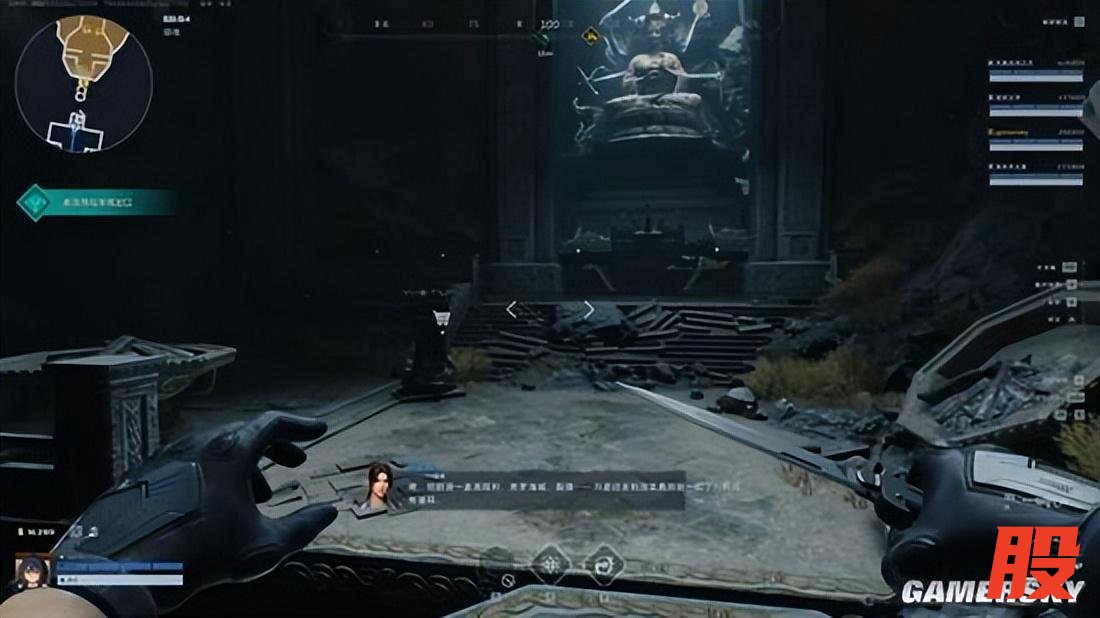Click the dialogue speaker portrait

377,488
